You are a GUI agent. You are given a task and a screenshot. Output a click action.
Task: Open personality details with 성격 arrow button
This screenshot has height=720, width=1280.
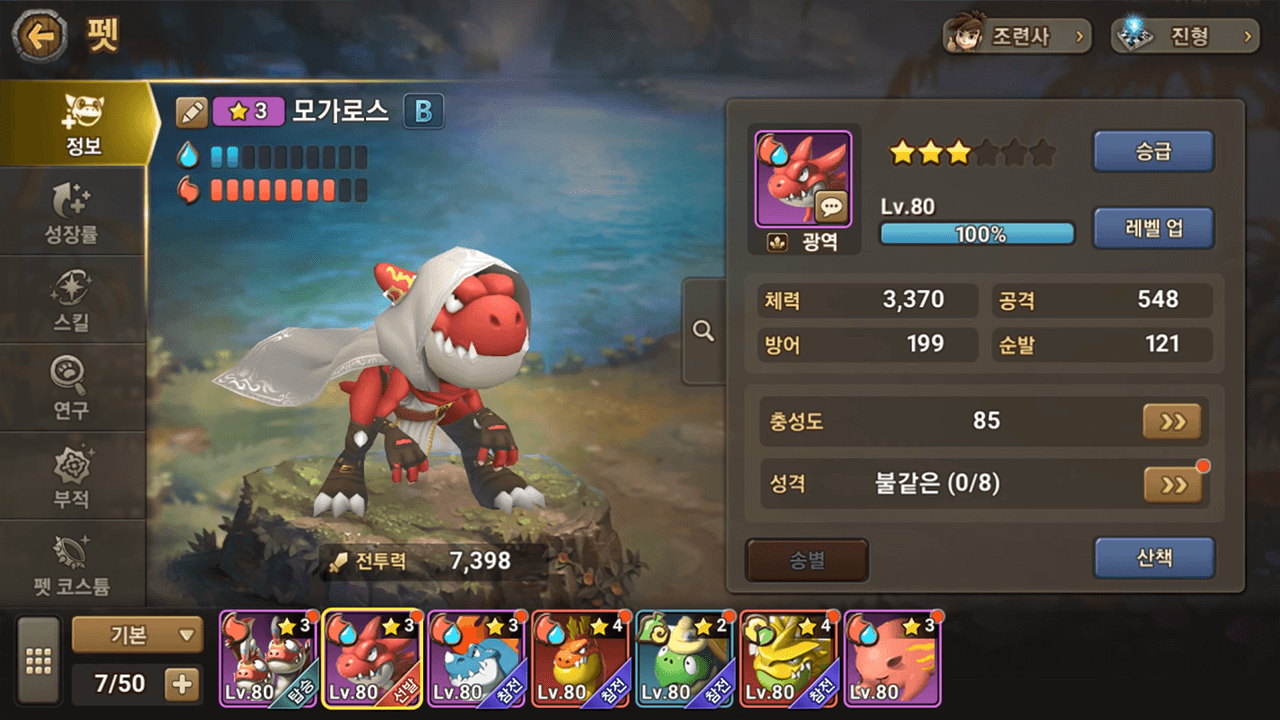point(1172,485)
